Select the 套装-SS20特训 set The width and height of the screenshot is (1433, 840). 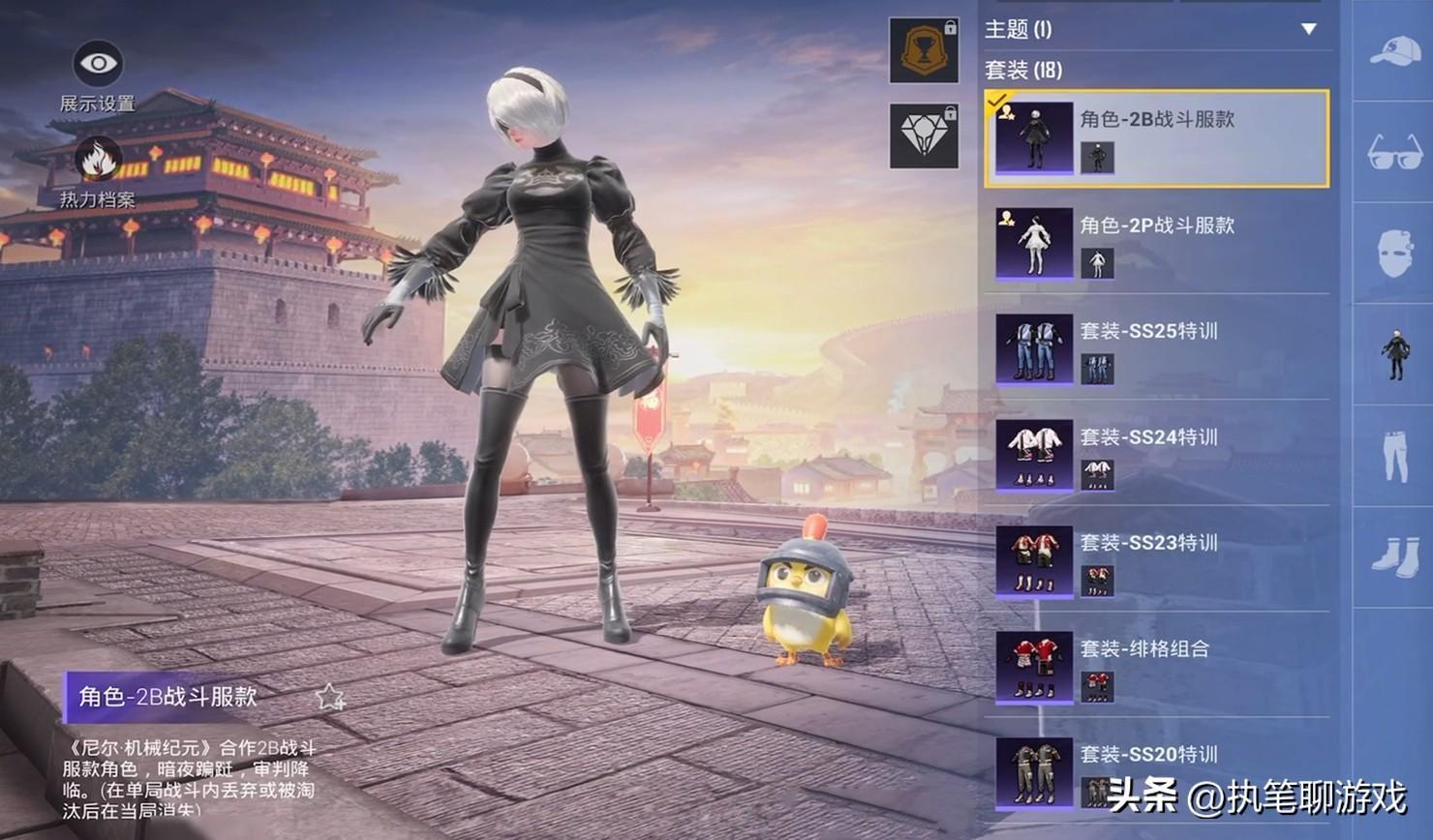pyautogui.click(x=1156, y=772)
